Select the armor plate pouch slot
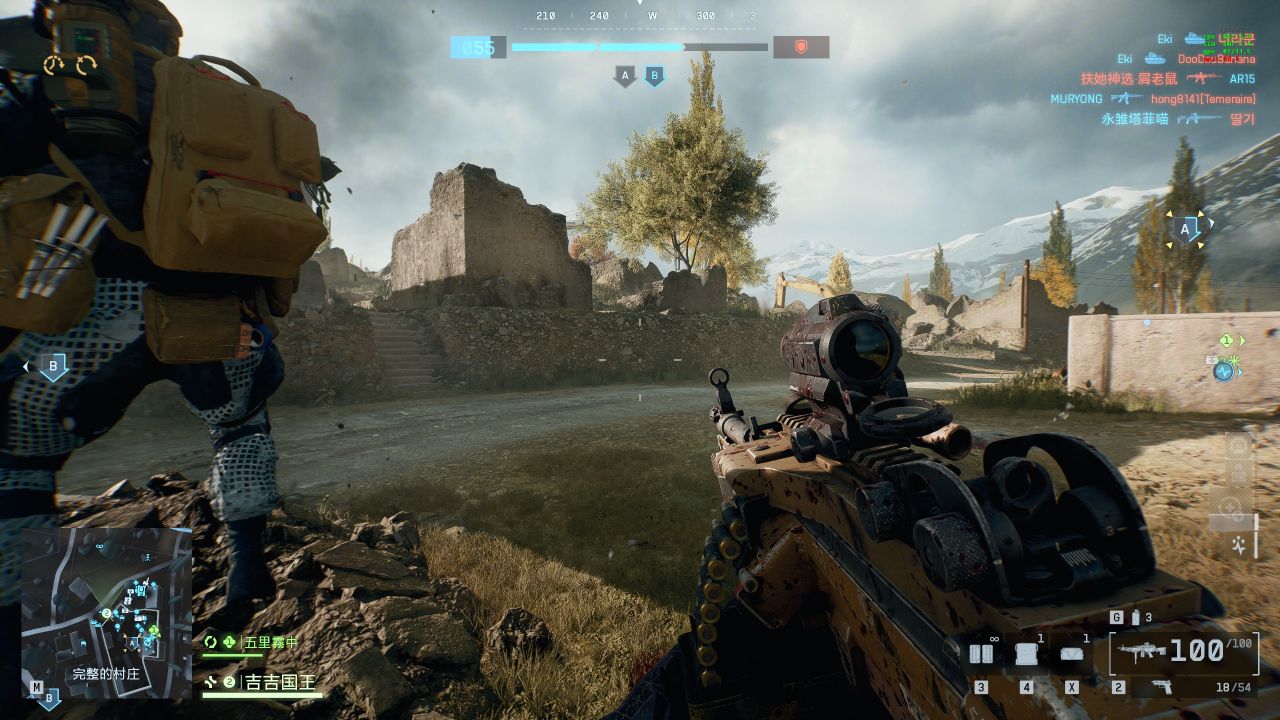The width and height of the screenshot is (1280, 720). (x=1072, y=654)
